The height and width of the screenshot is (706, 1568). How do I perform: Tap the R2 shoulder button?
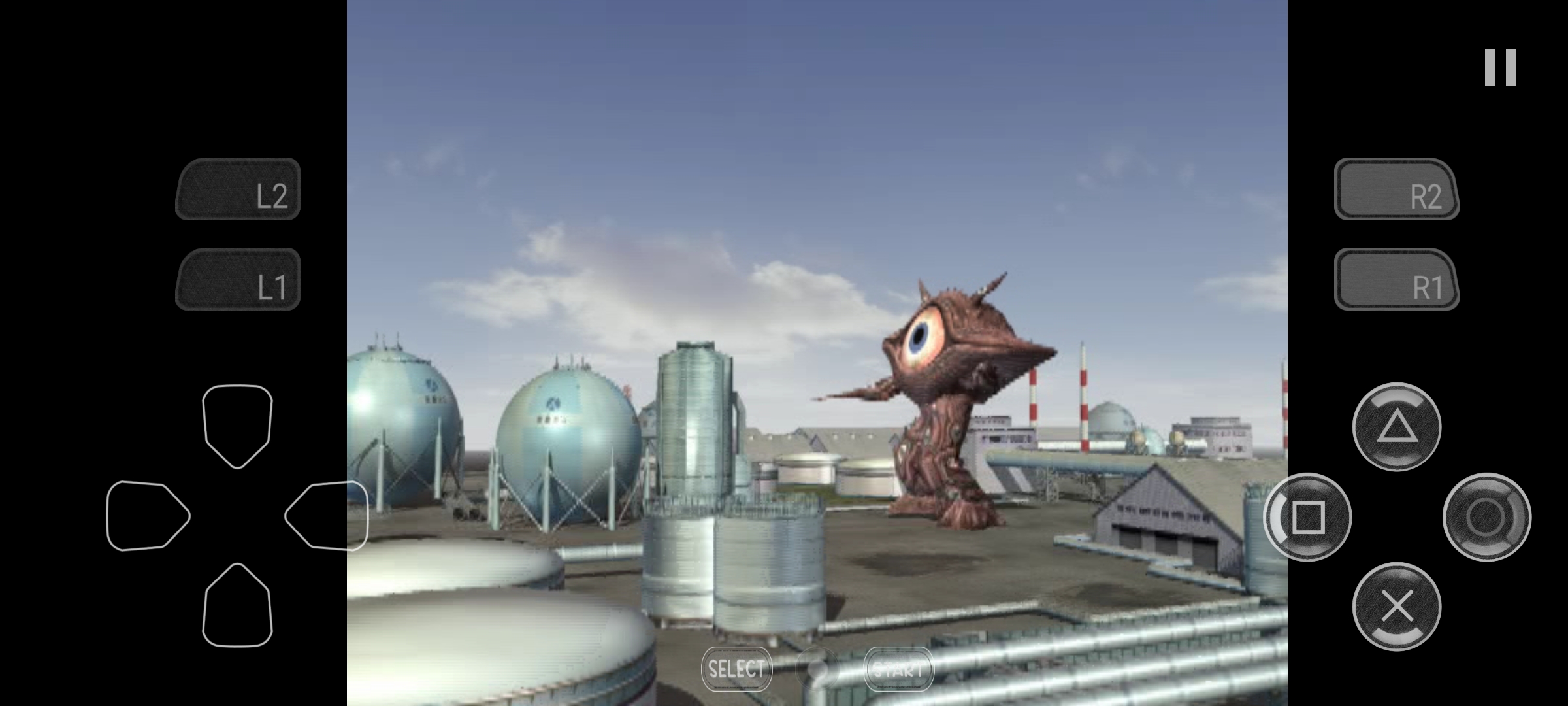(x=1396, y=190)
